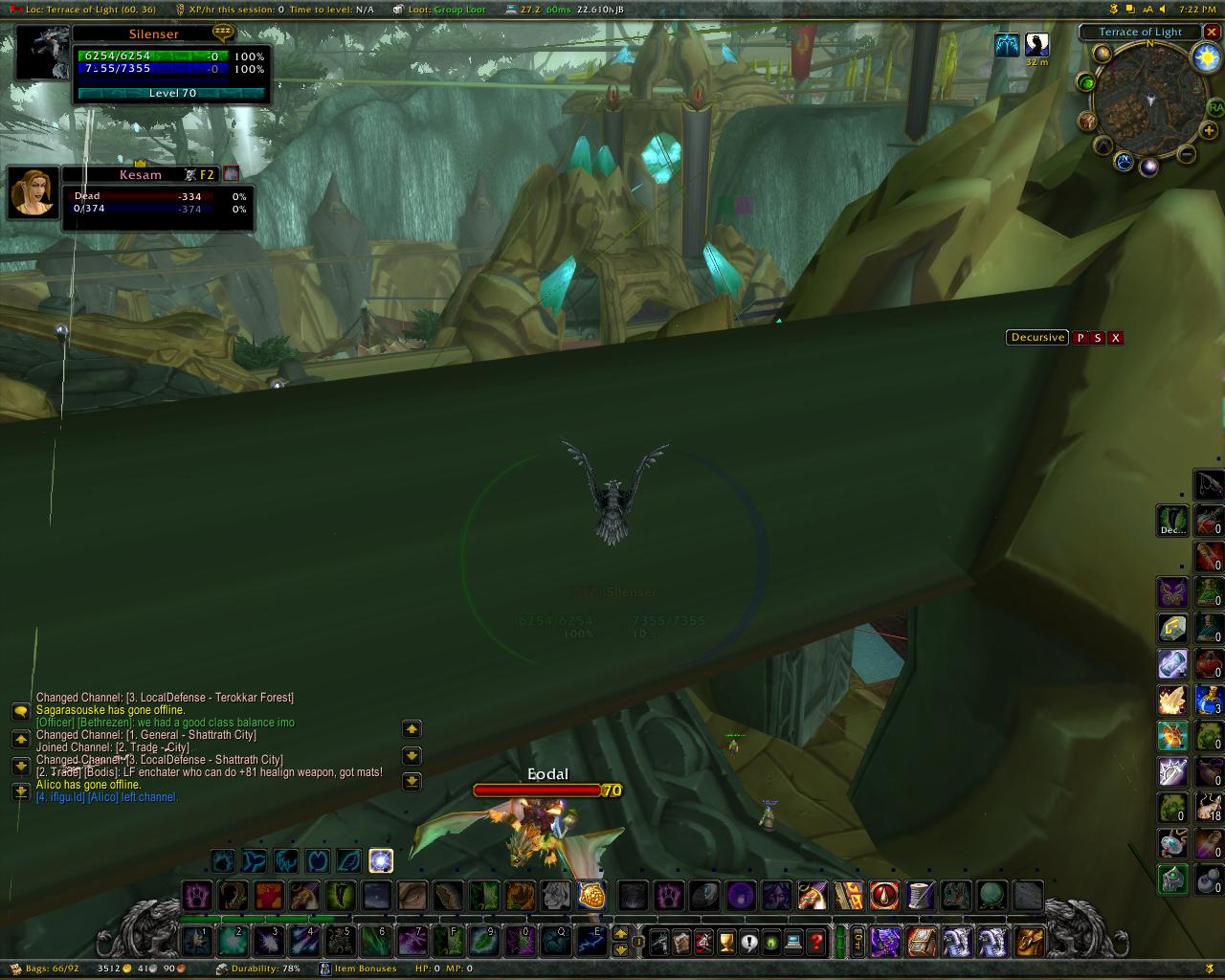Open the red question mark help button
Screen dimensions: 1225x980
click(x=816, y=943)
